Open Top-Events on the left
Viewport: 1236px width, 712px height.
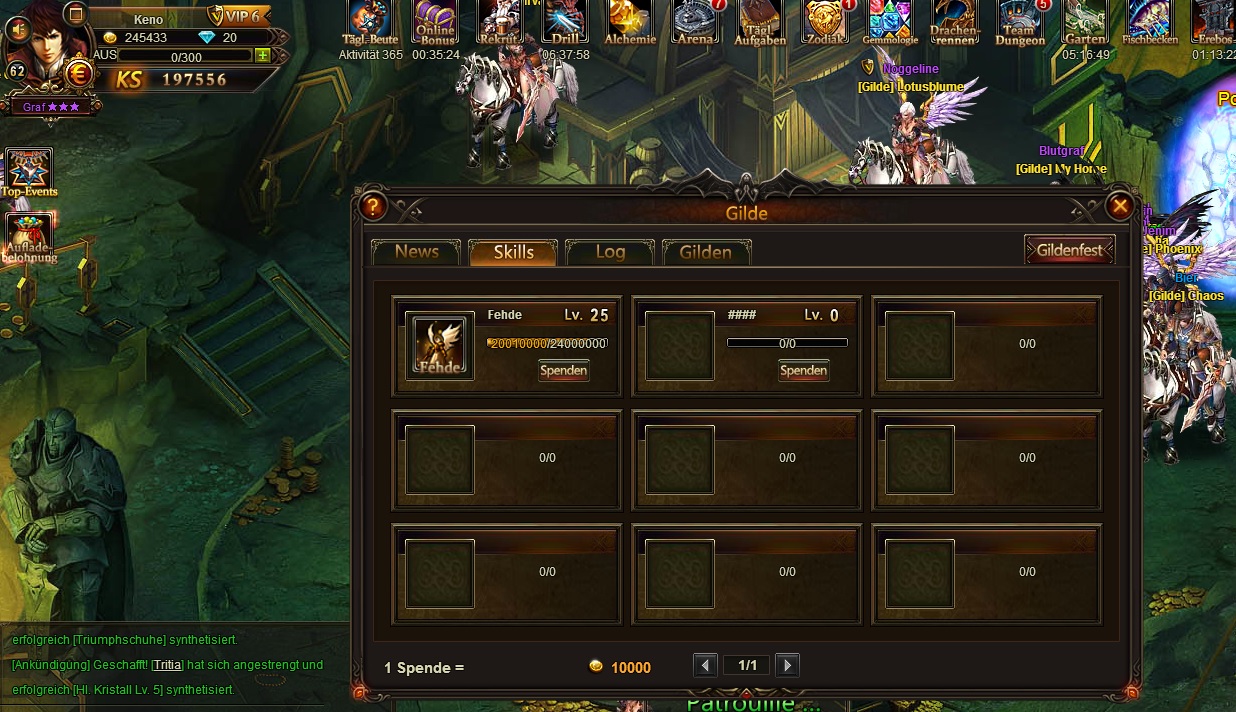pyautogui.click(x=29, y=172)
